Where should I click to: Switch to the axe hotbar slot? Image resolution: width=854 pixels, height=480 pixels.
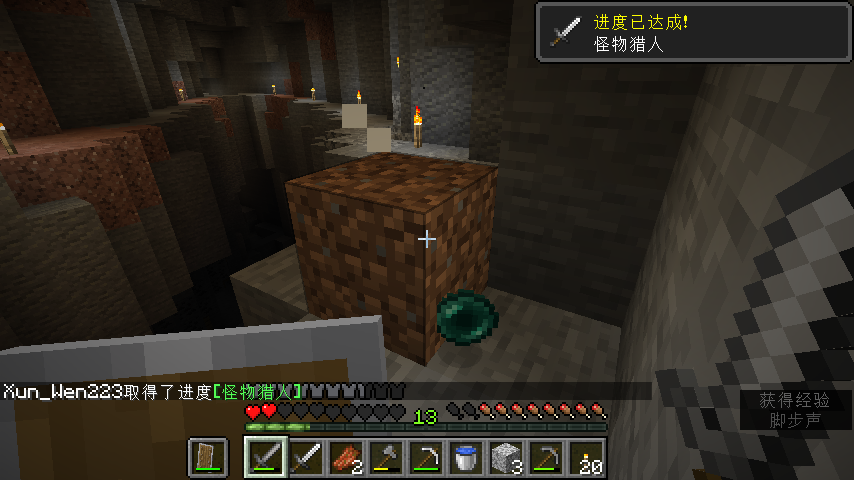[386, 458]
